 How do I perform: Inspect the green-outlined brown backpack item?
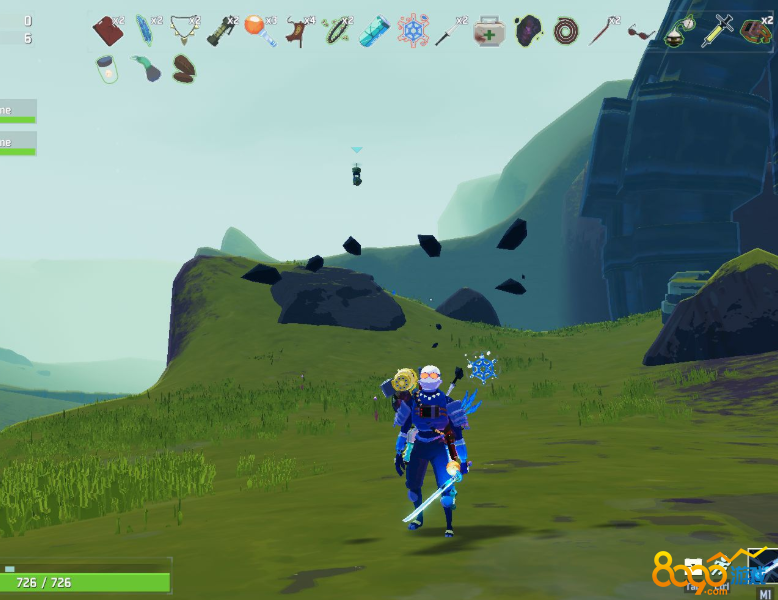pos(755,32)
